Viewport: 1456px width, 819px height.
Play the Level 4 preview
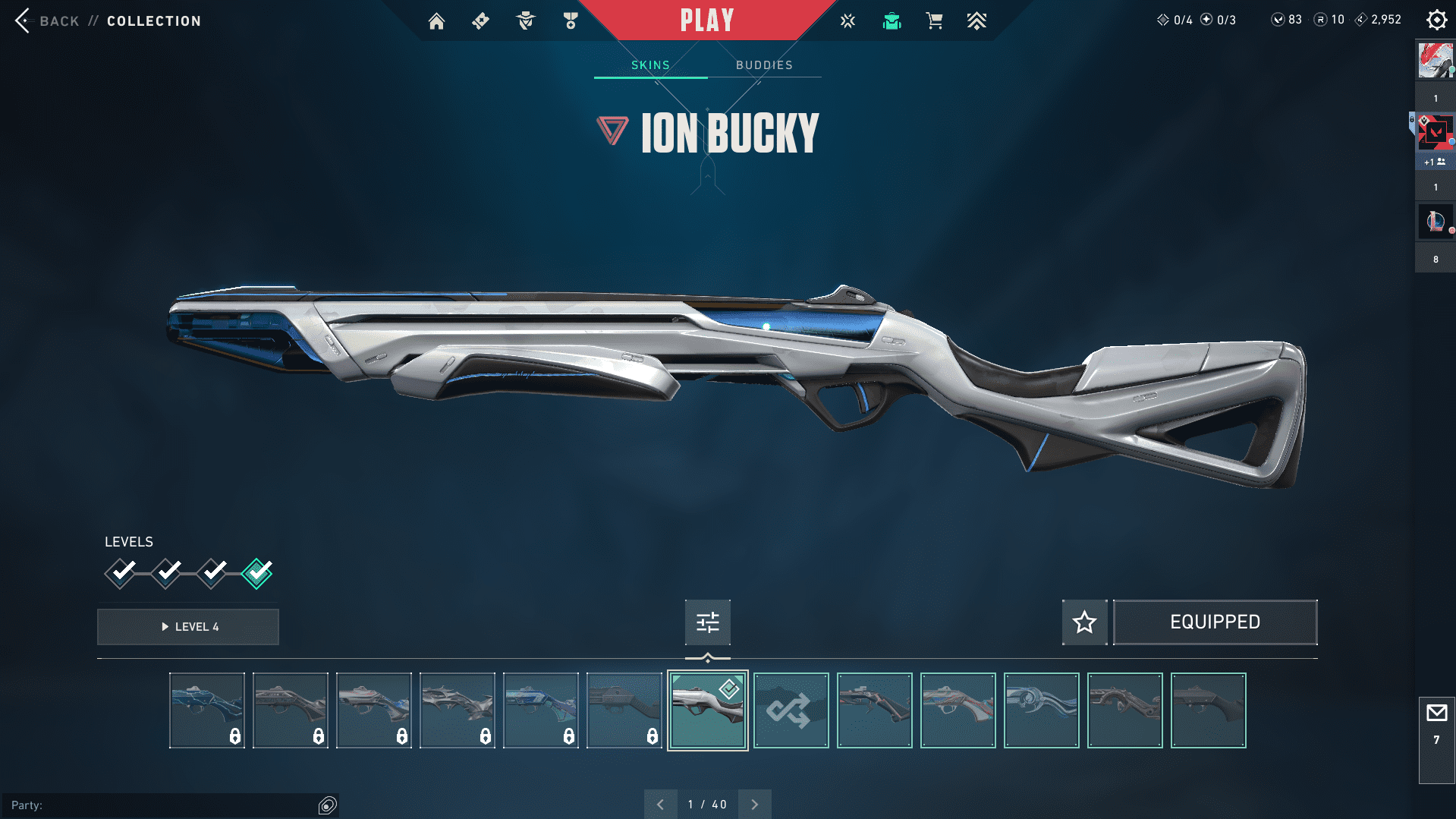[188, 627]
